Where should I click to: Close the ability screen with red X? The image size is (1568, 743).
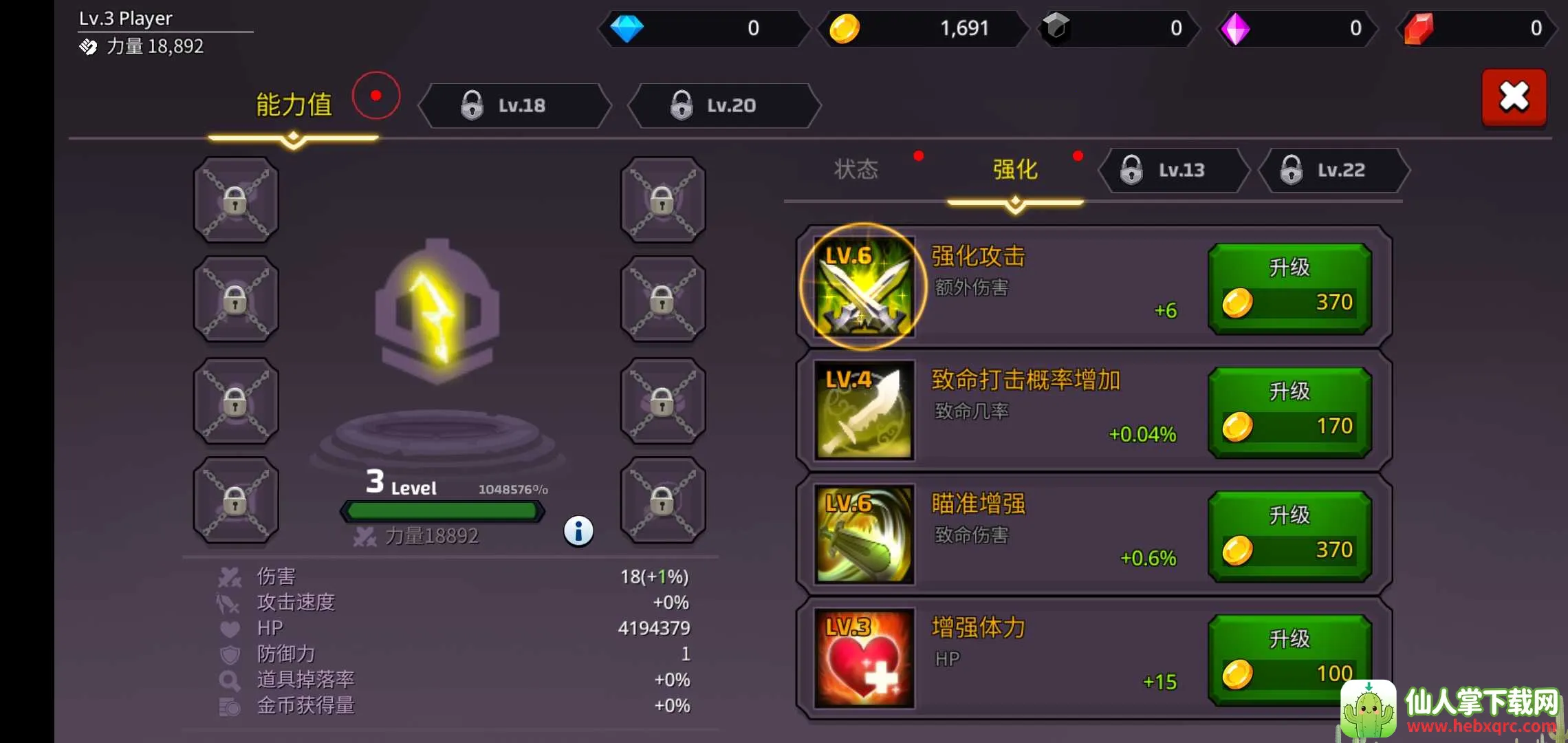[1514, 97]
